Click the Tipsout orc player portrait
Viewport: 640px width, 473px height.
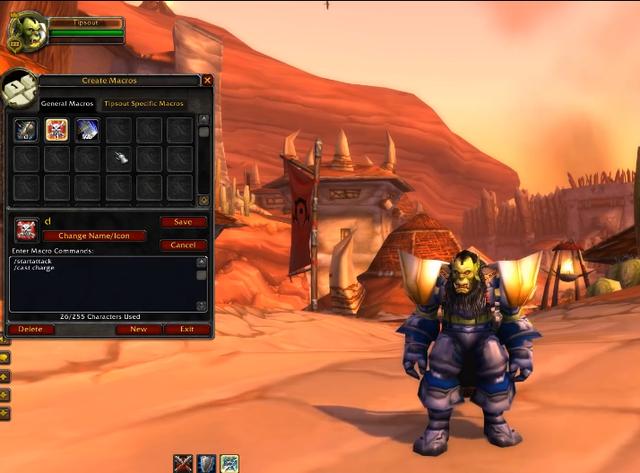(27, 30)
